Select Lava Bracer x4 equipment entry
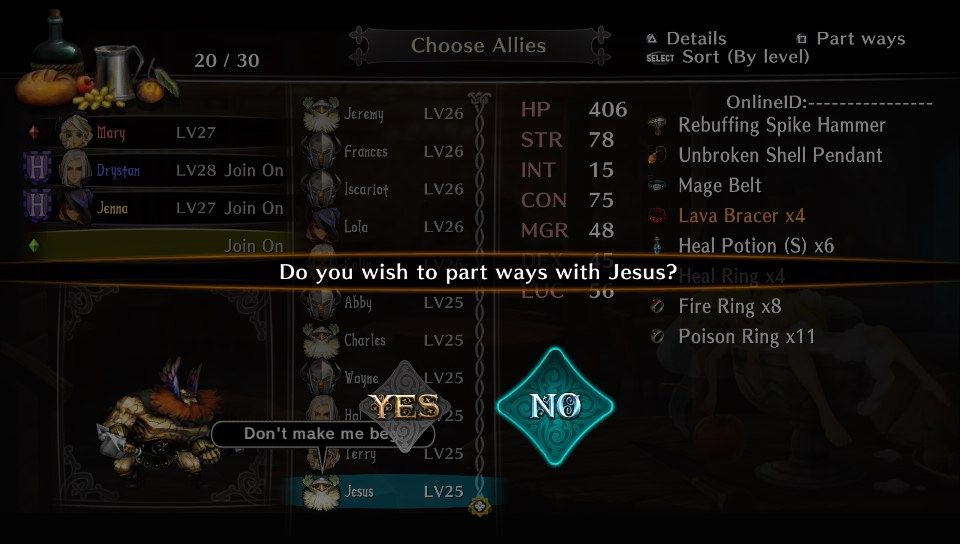Image resolution: width=960 pixels, height=544 pixels. click(741, 215)
